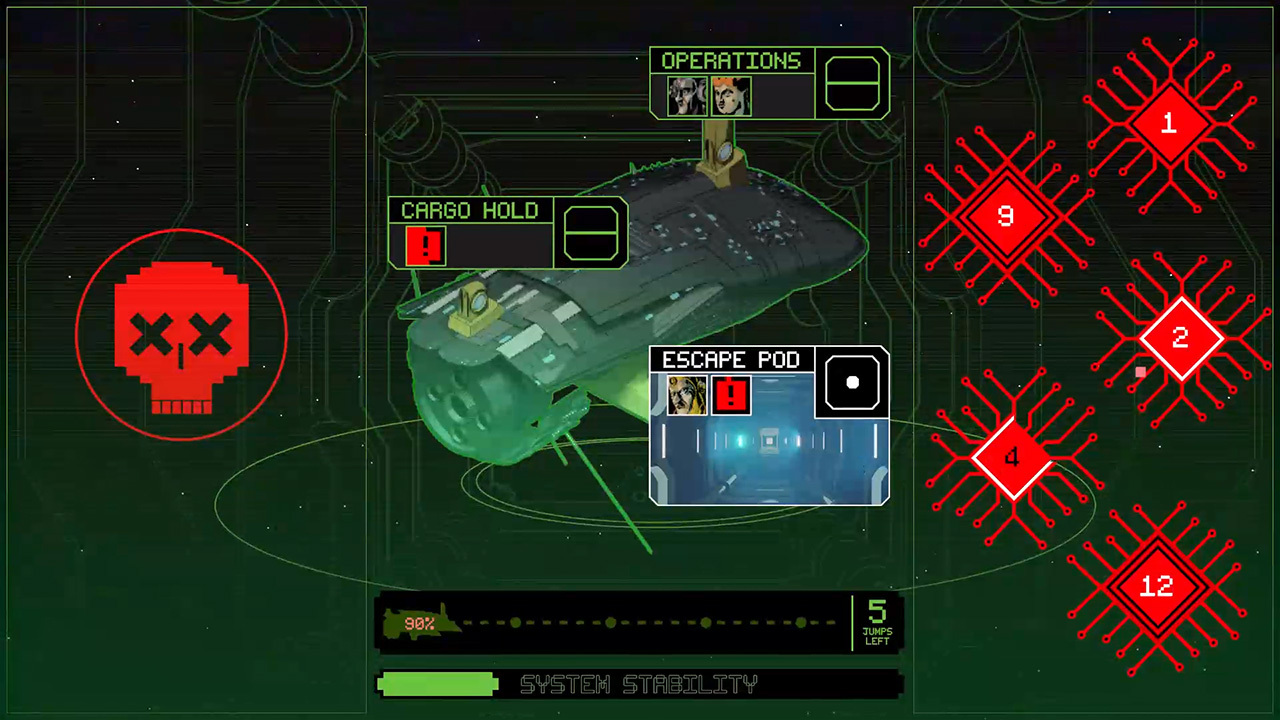Select the circuit die showing 9
The height and width of the screenshot is (720, 1280).
tap(1005, 217)
